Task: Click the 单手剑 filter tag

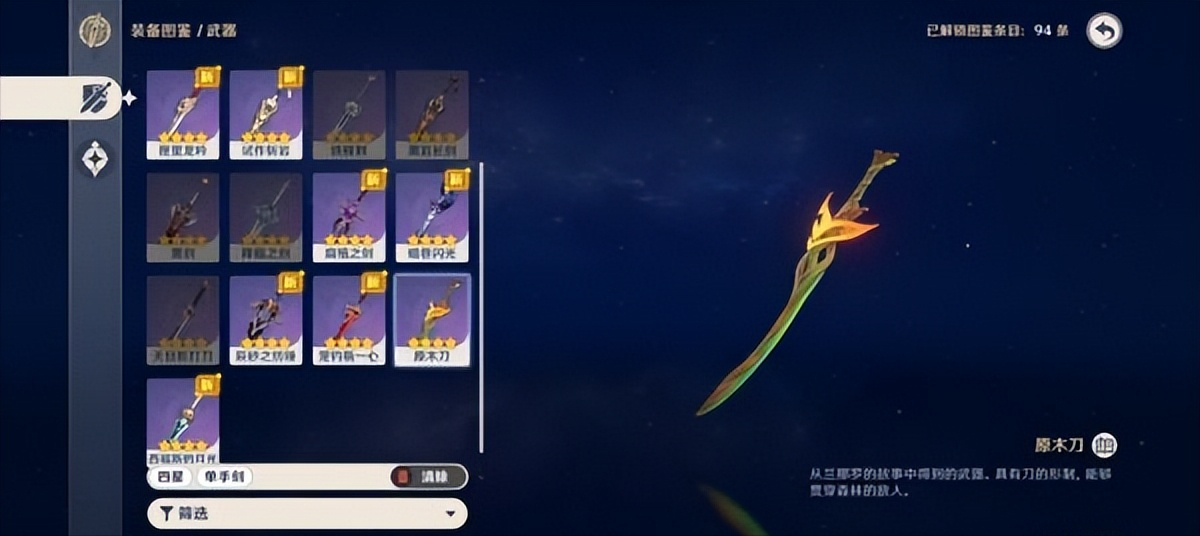Action: 224,477
